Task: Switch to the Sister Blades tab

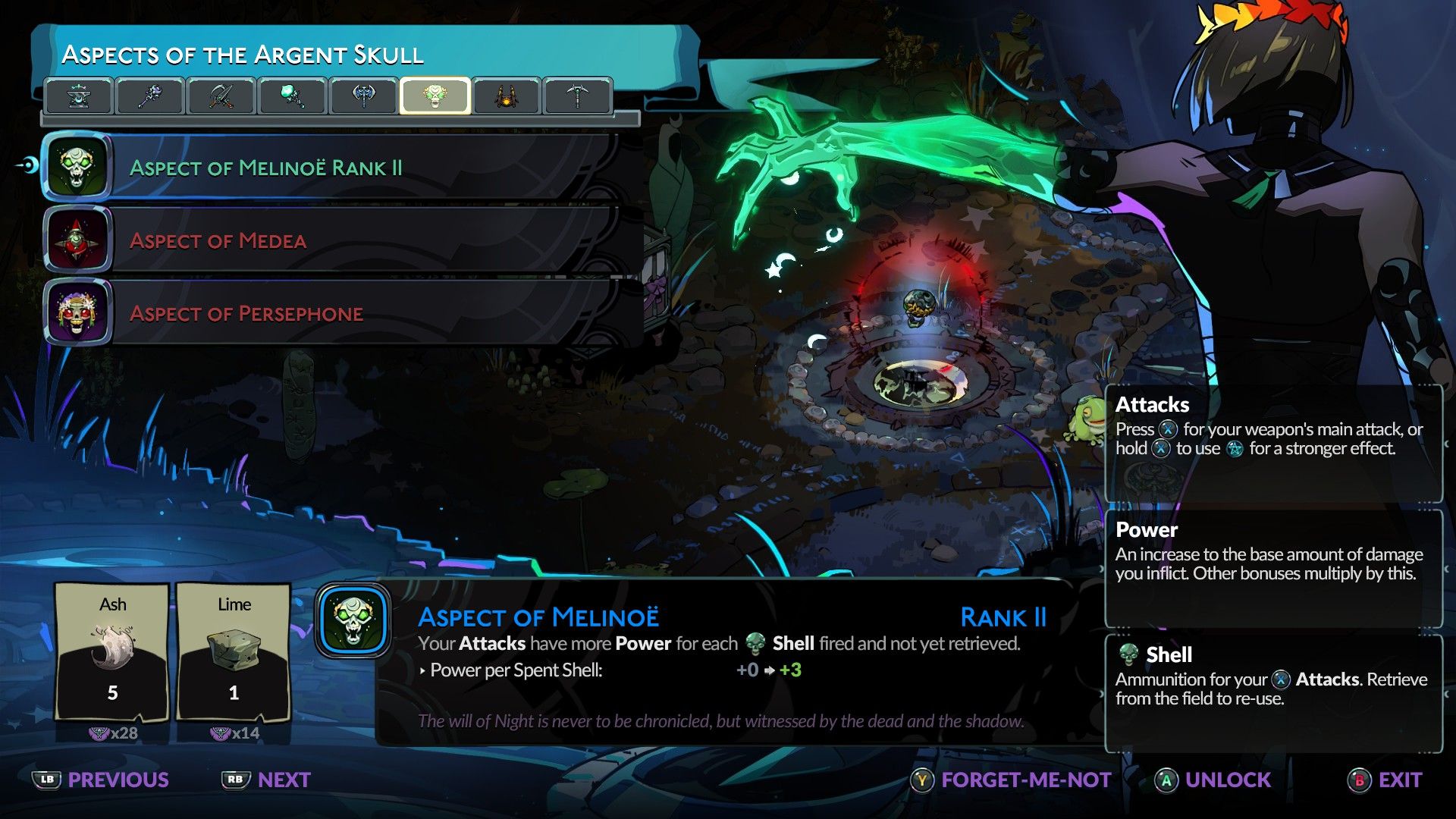Action: 221,96
